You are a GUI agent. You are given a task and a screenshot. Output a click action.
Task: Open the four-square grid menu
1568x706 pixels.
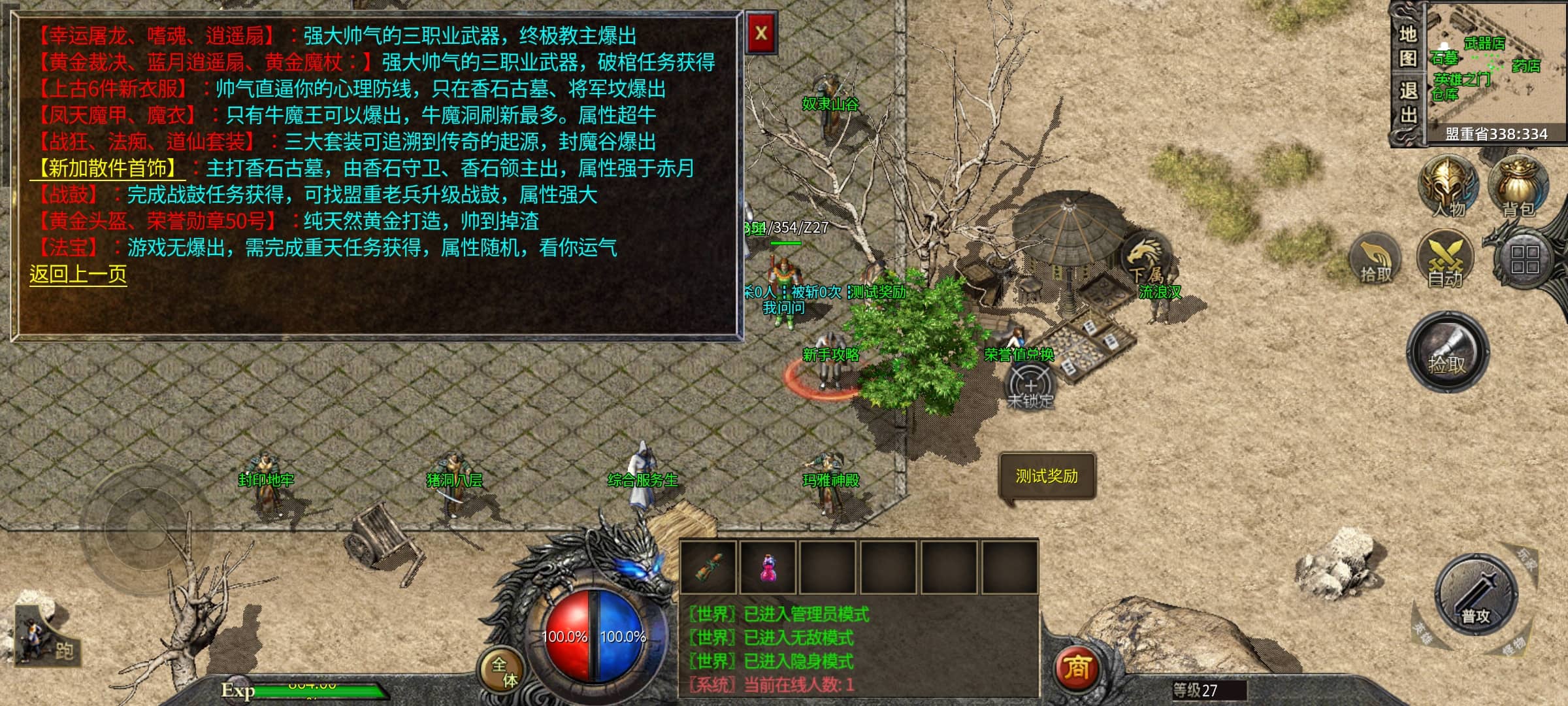(x=1524, y=260)
